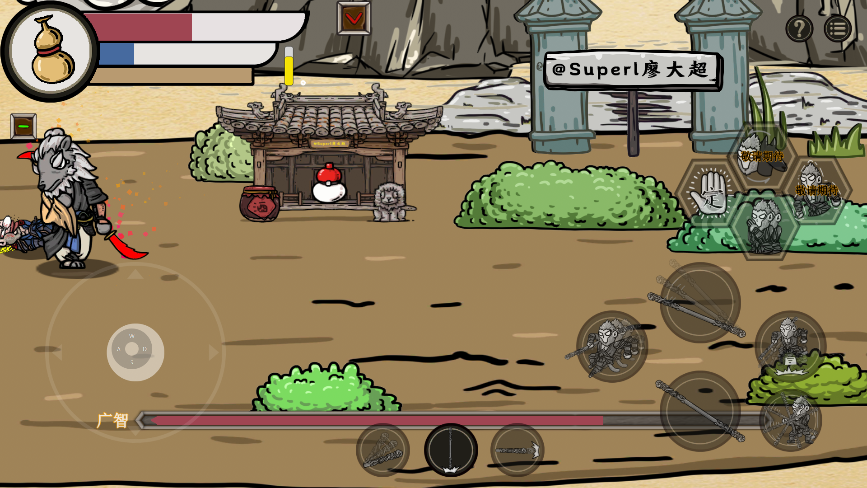Screen dimensions: 867x488
Task: Select the horizontal thrust staff stance
Action: (x=517, y=450)
